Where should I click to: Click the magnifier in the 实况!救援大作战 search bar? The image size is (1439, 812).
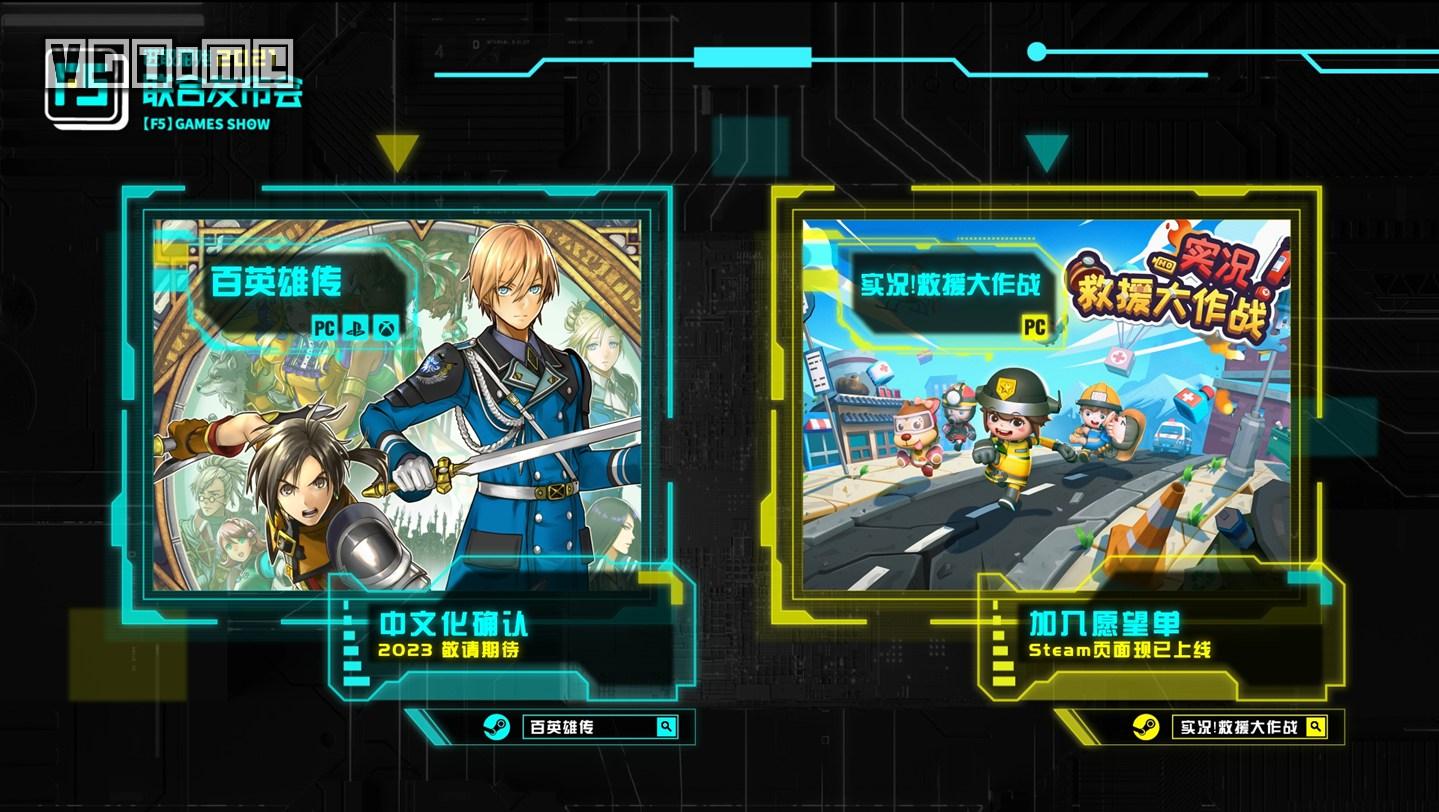pos(1316,727)
